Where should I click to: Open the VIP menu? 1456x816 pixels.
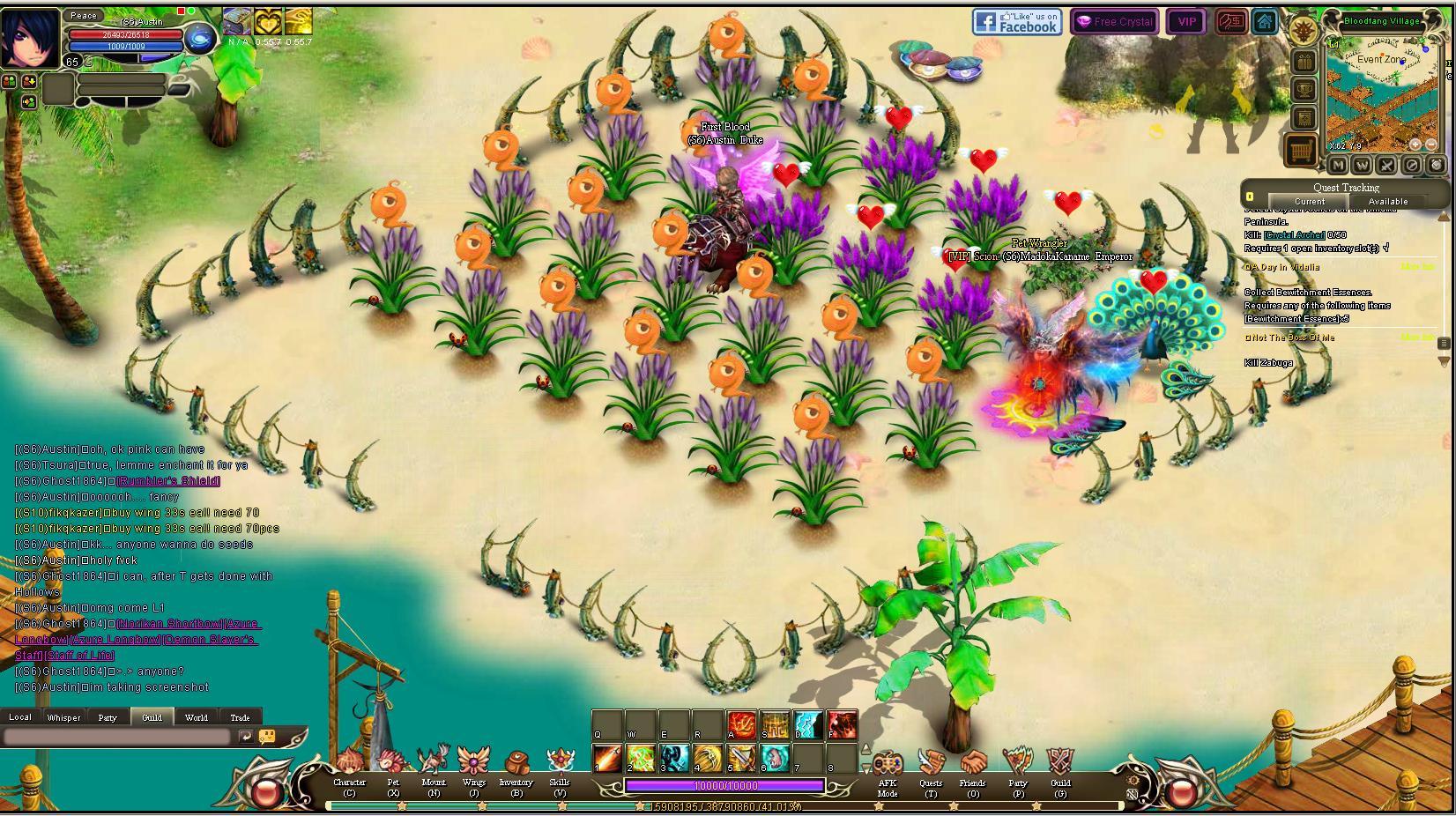coord(1186,22)
